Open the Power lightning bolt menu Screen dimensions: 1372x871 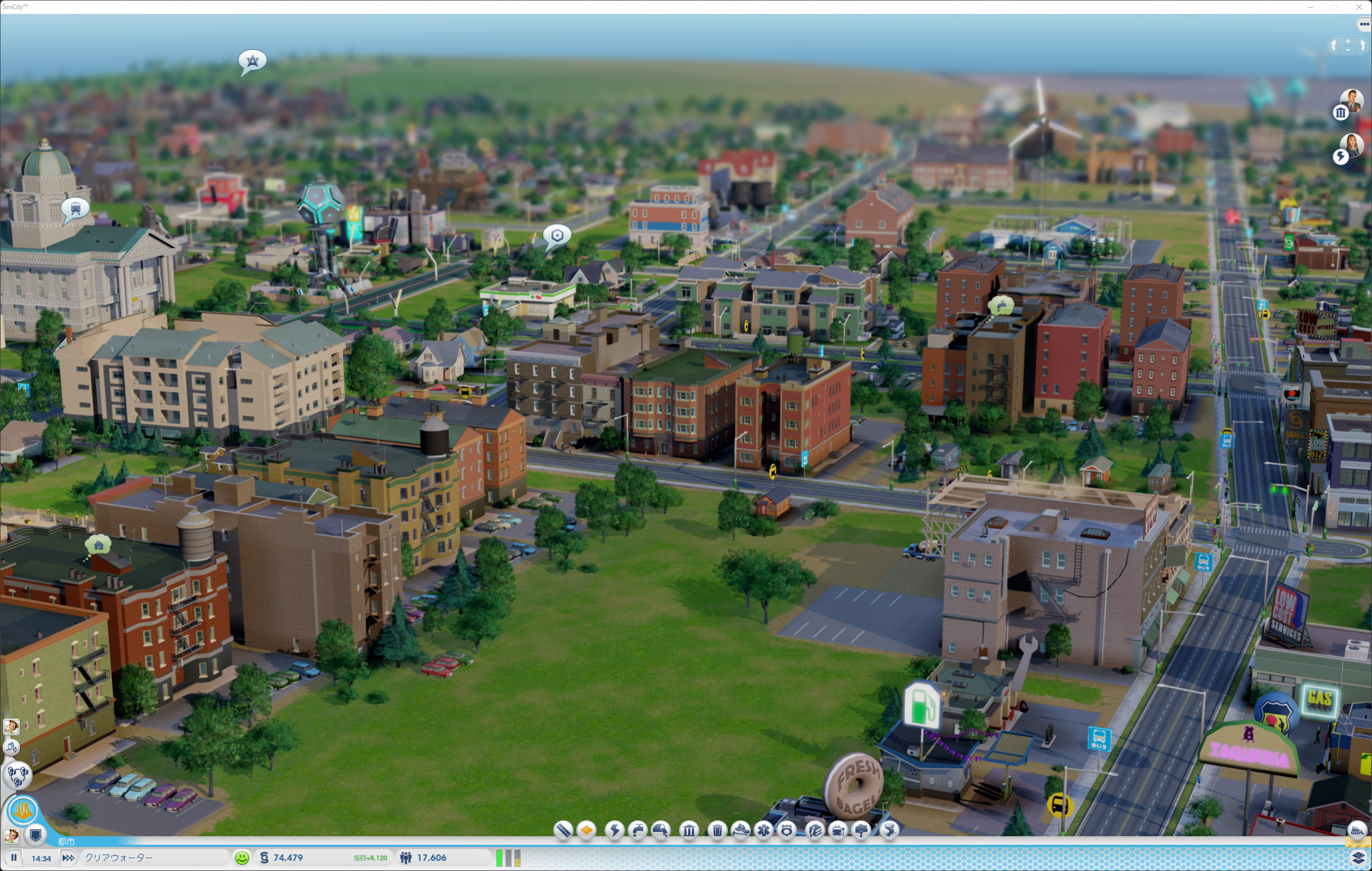(614, 830)
